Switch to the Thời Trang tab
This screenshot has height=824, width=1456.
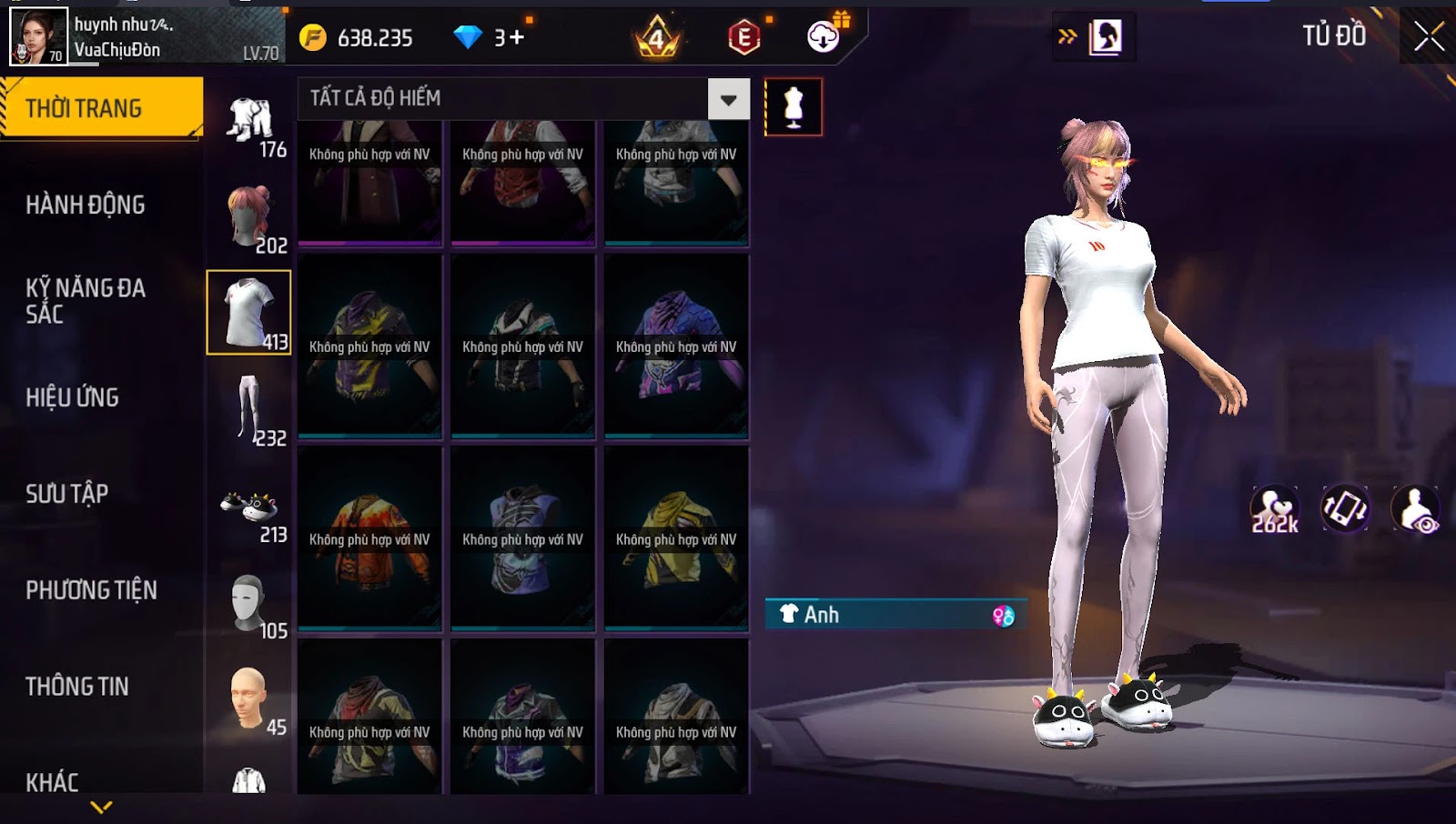click(101, 108)
